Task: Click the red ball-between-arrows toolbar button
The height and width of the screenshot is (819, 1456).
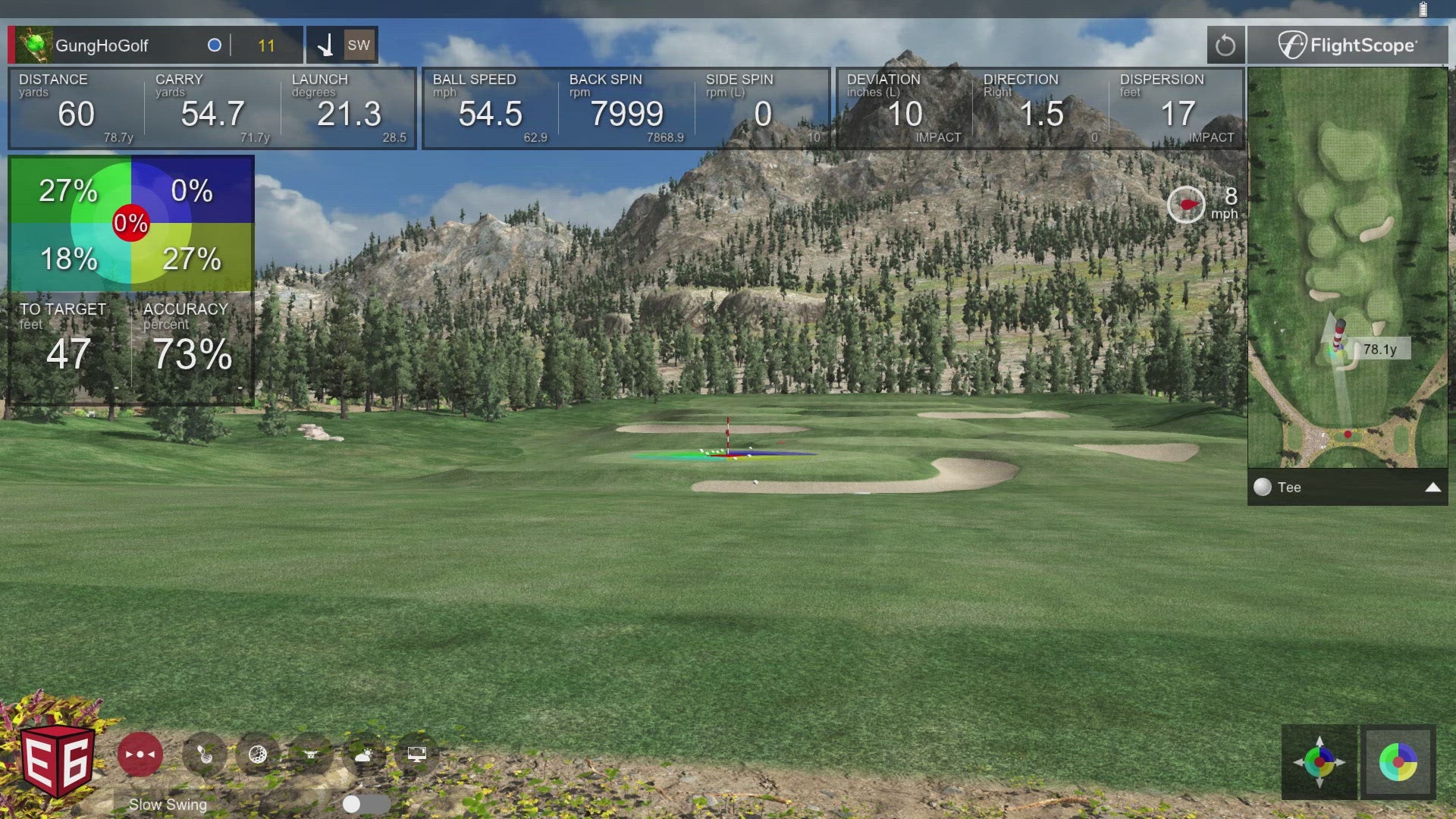Action: pos(140,755)
